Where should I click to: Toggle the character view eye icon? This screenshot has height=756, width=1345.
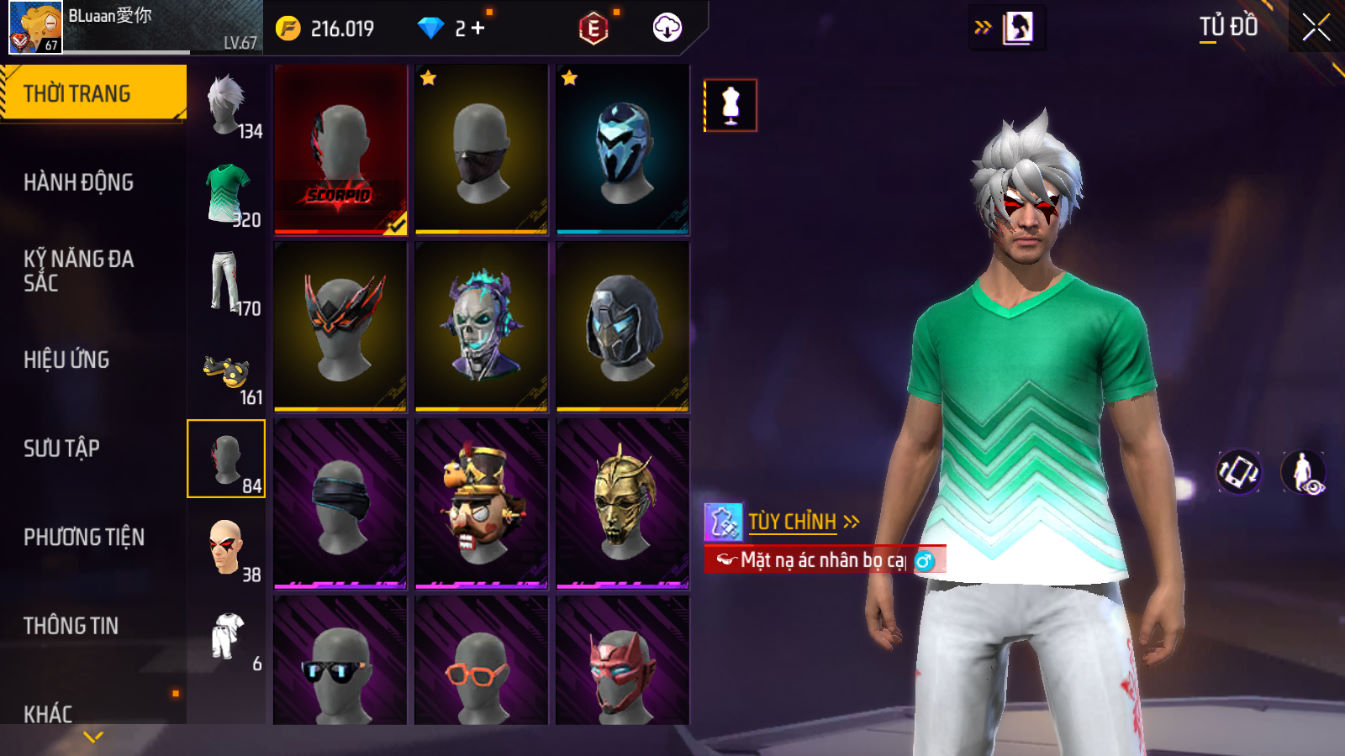pos(1303,472)
